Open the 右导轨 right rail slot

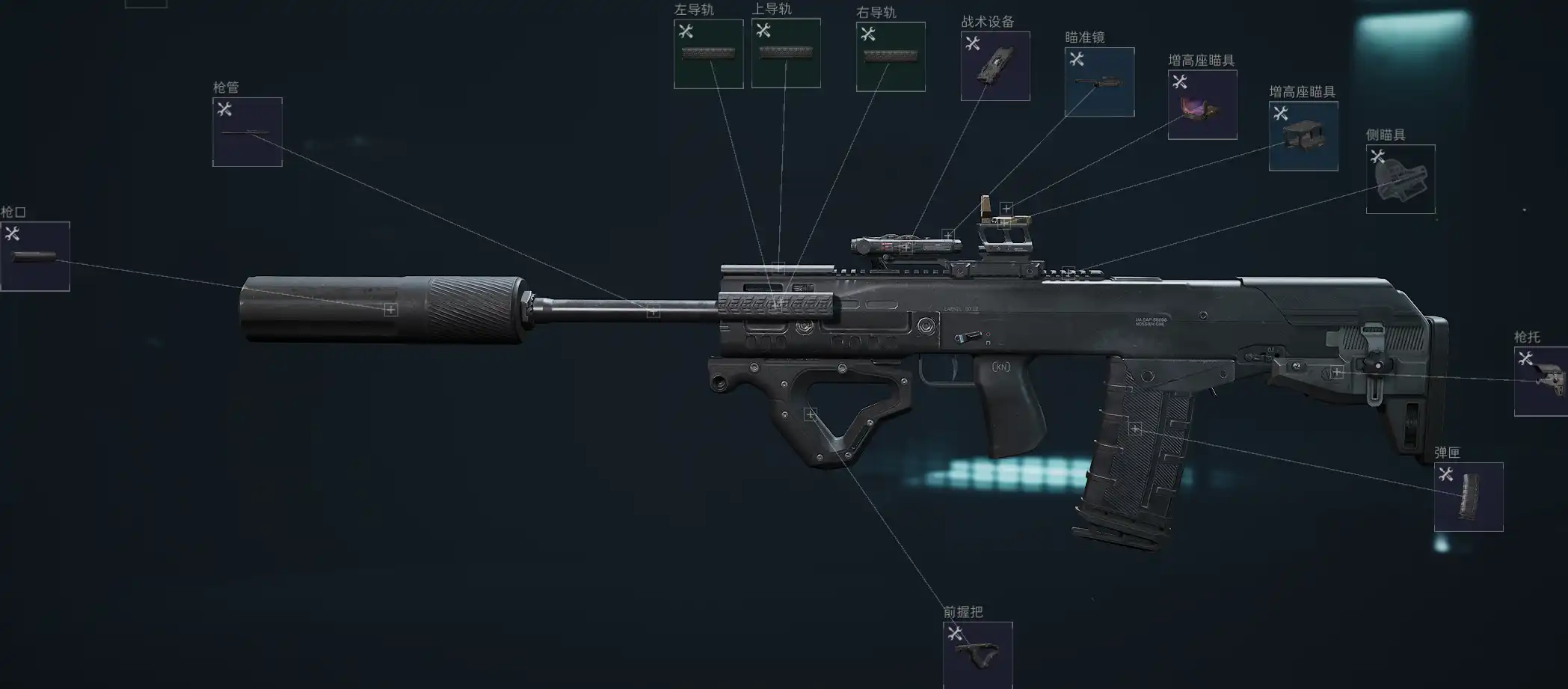pyautogui.click(x=891, y=57)
